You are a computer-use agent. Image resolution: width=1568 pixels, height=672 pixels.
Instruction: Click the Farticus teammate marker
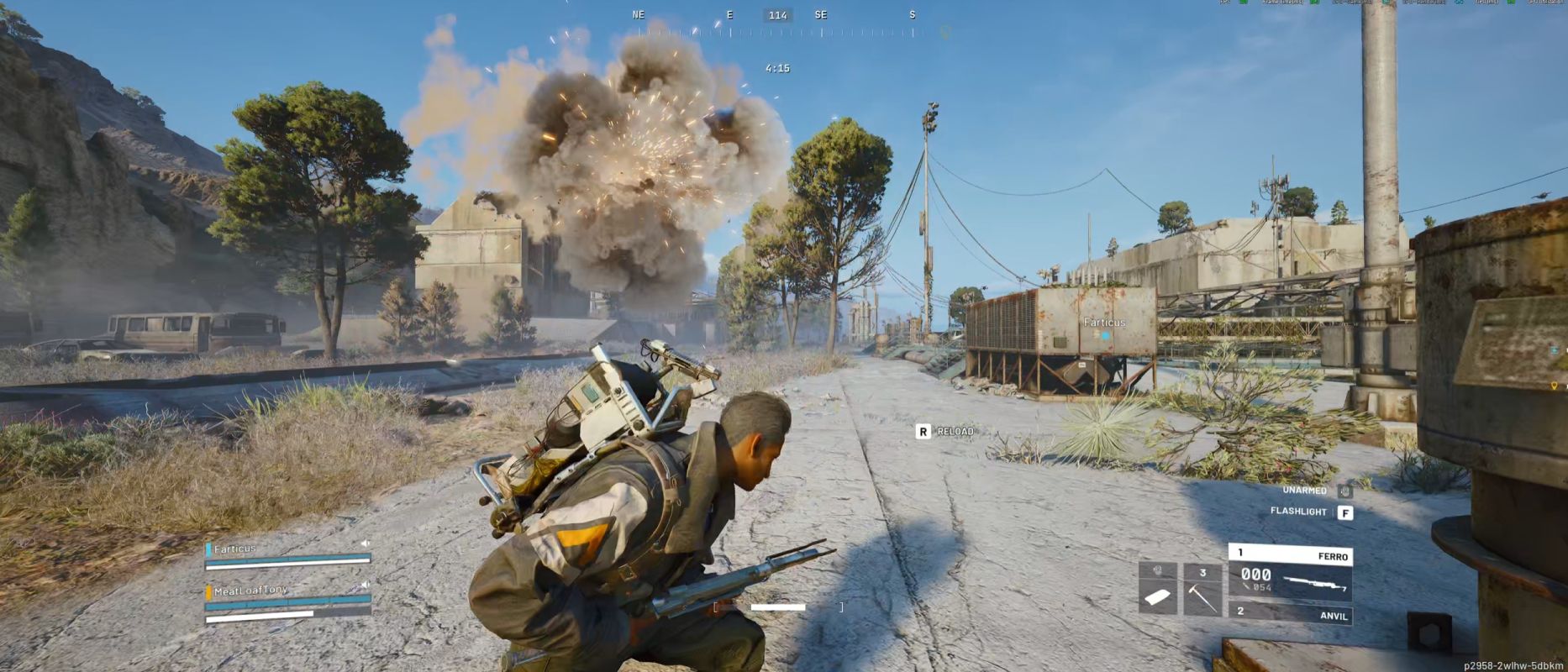pos(1104,328)
